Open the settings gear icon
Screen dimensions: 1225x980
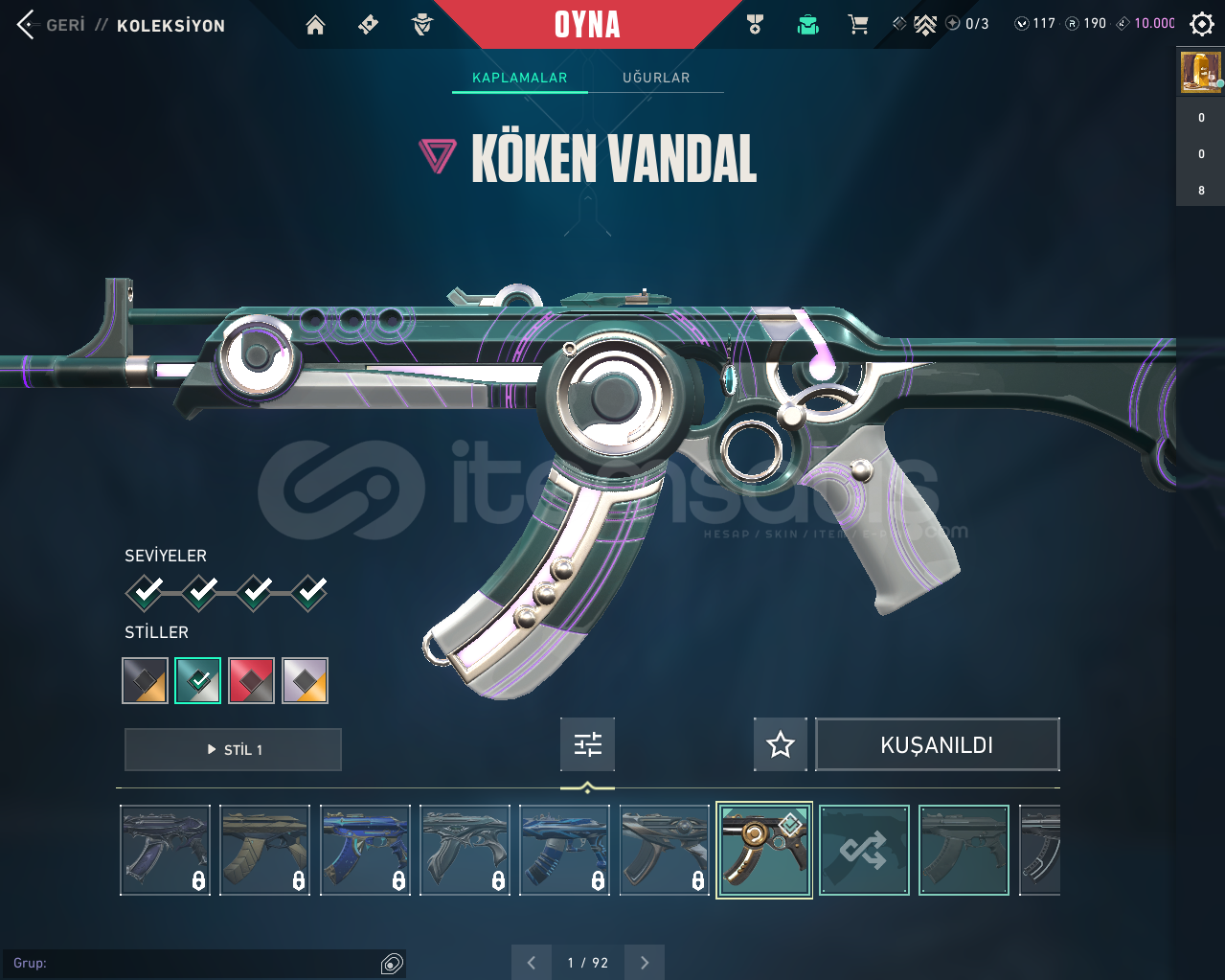pos(1201,24)
